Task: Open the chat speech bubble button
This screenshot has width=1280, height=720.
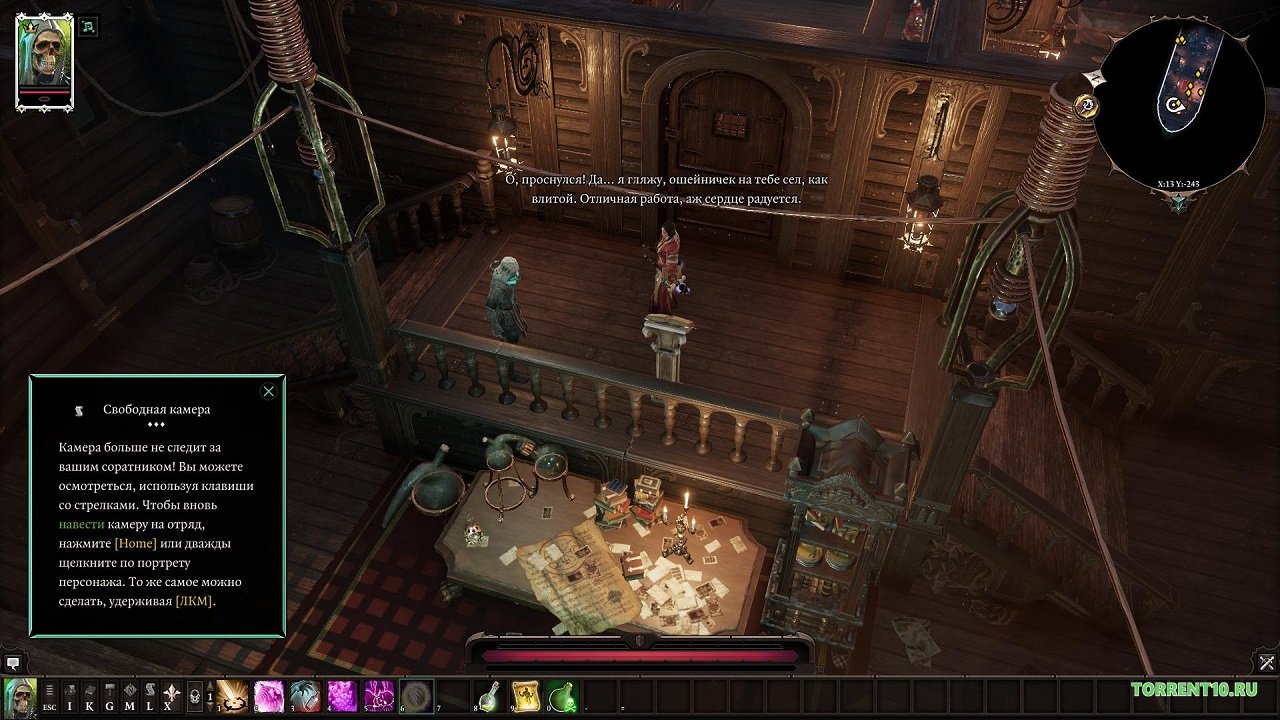Action: [13, 662]
